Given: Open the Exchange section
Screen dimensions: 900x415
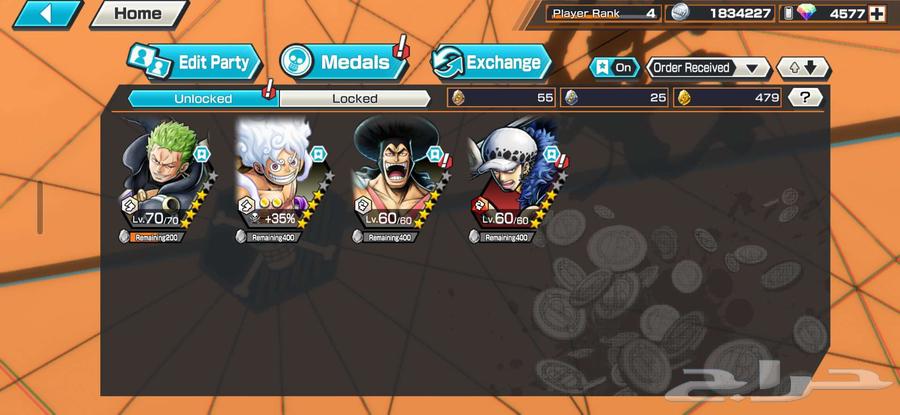Looking at the screenshot, I should point(492,62).
